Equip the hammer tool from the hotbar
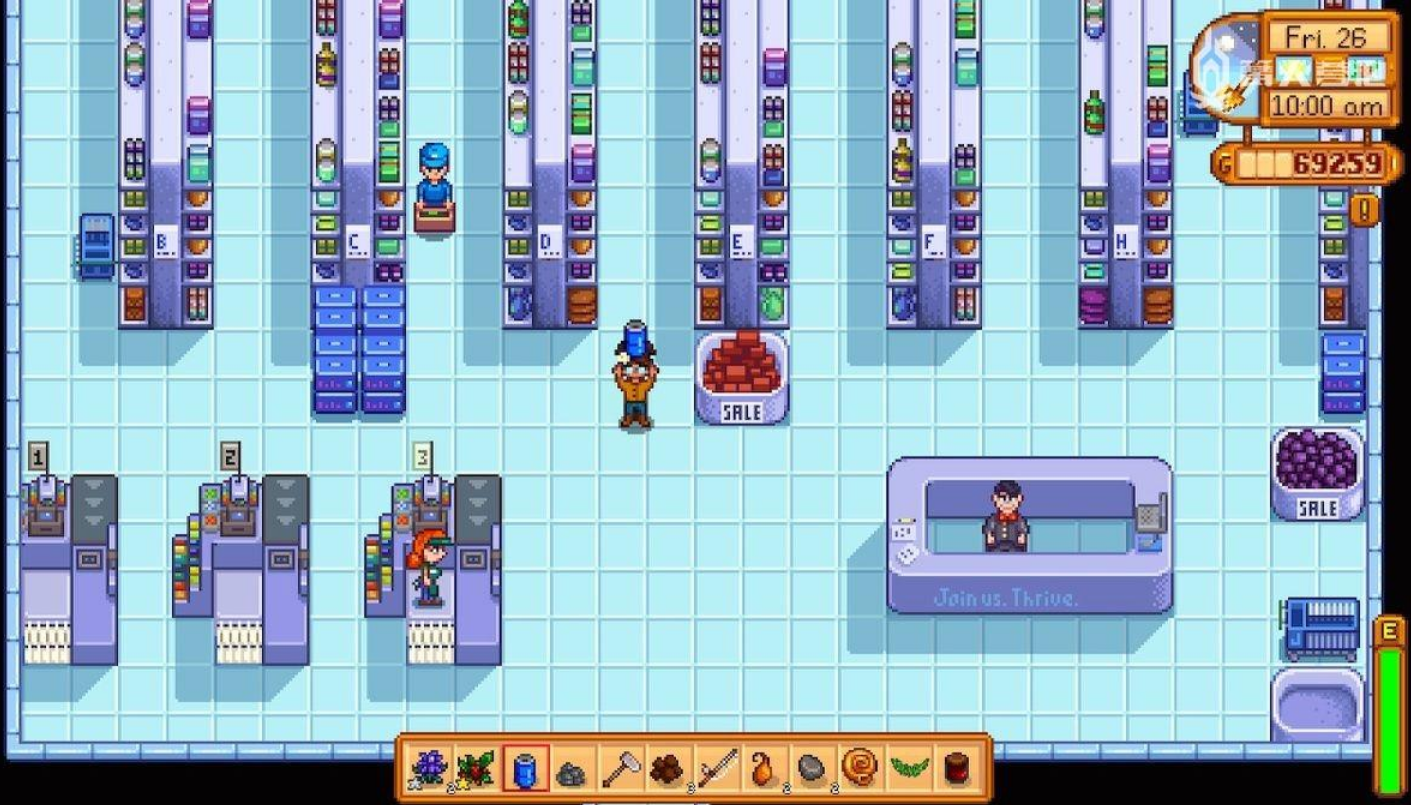This screenshot has width=1411, height=805. click(x=621, y=769)
